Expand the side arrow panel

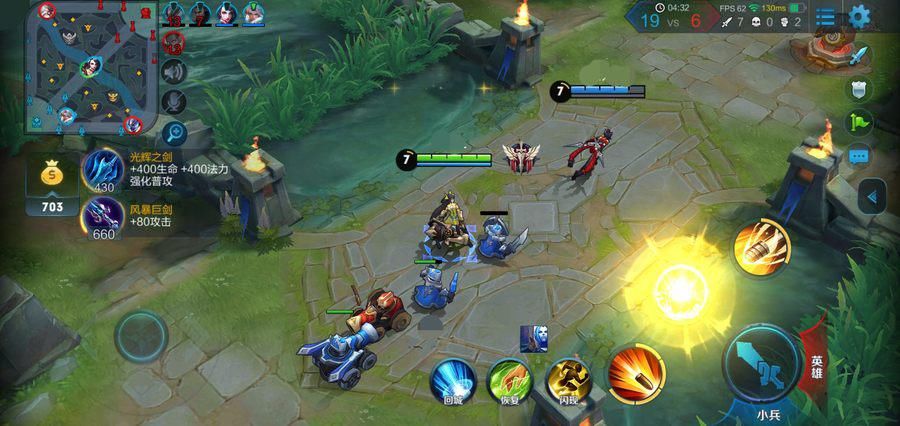pyautogui.click(x=873, y=197)
